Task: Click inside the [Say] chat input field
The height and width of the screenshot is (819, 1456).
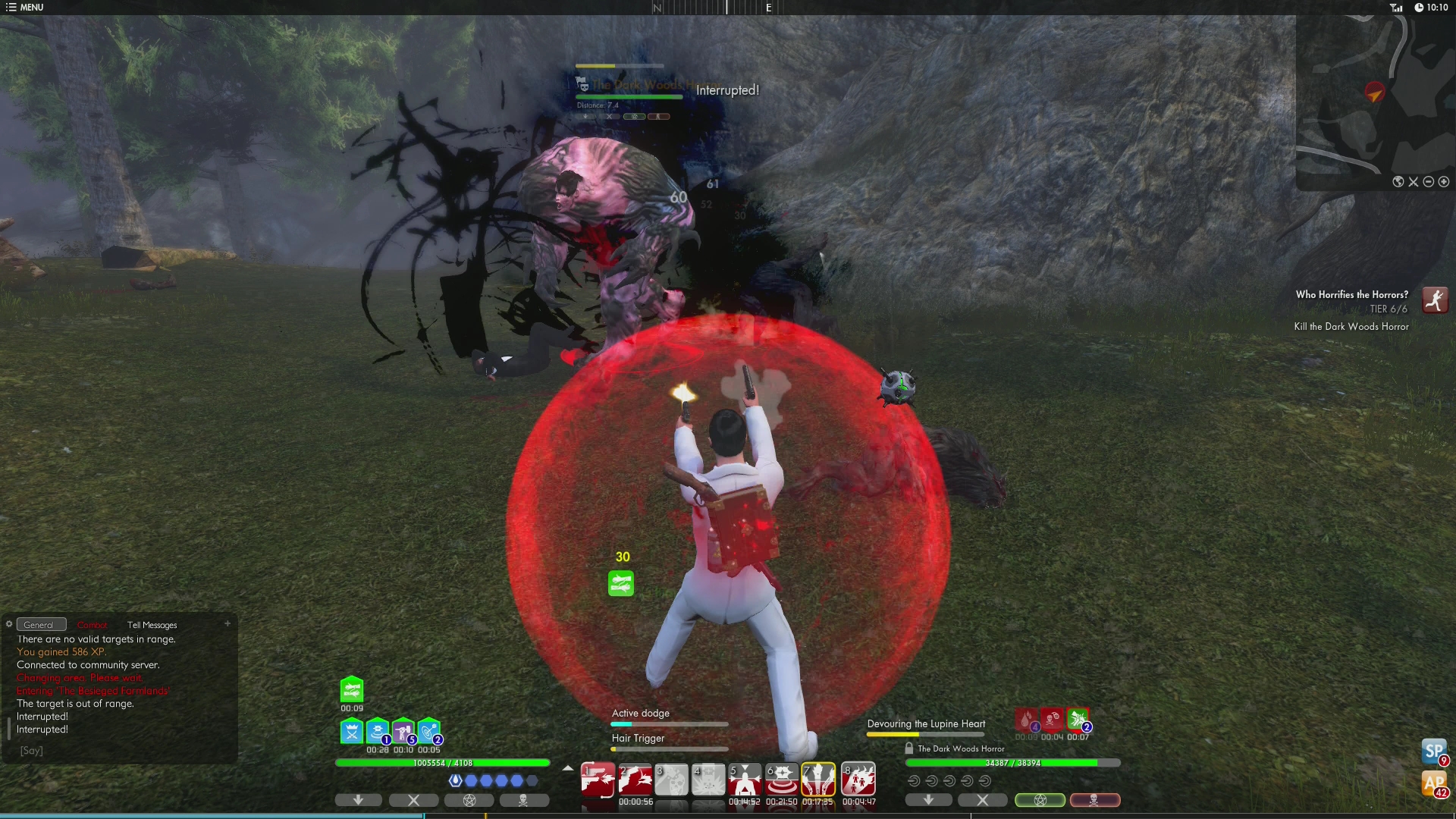Action: click(x=32, y=750)
